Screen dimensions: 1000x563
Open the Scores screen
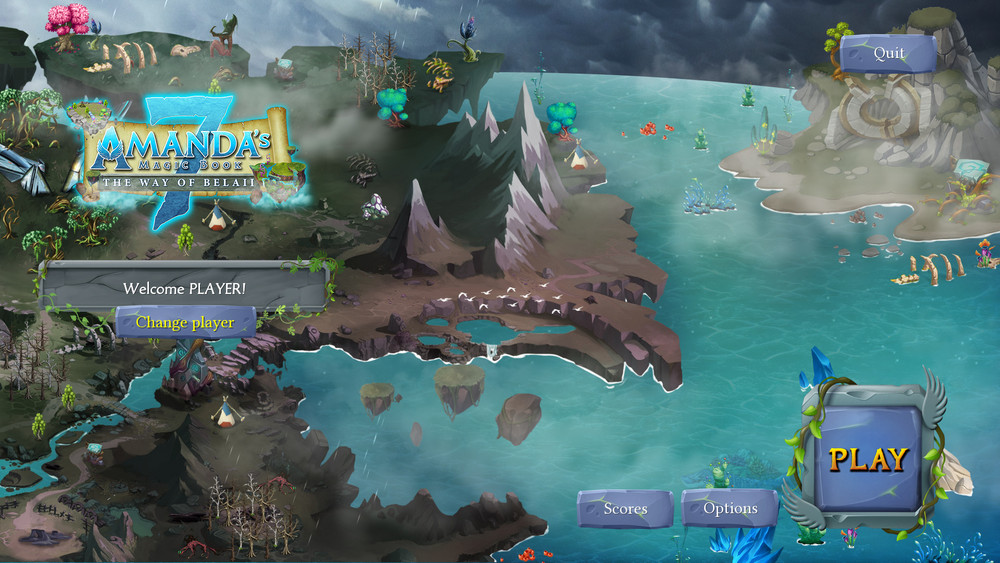pos(625,509)
